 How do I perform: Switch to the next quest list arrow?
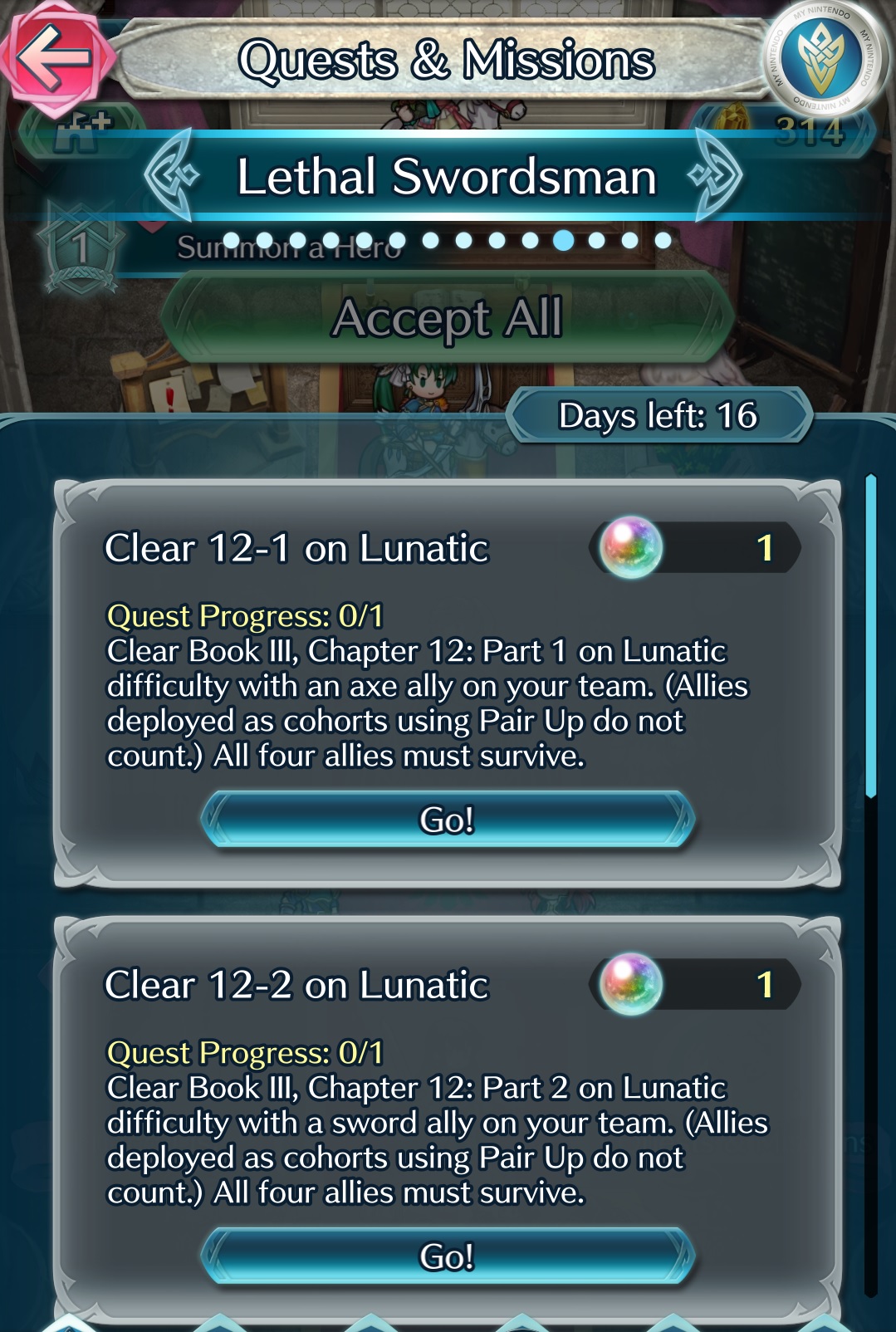pos(716,175)
